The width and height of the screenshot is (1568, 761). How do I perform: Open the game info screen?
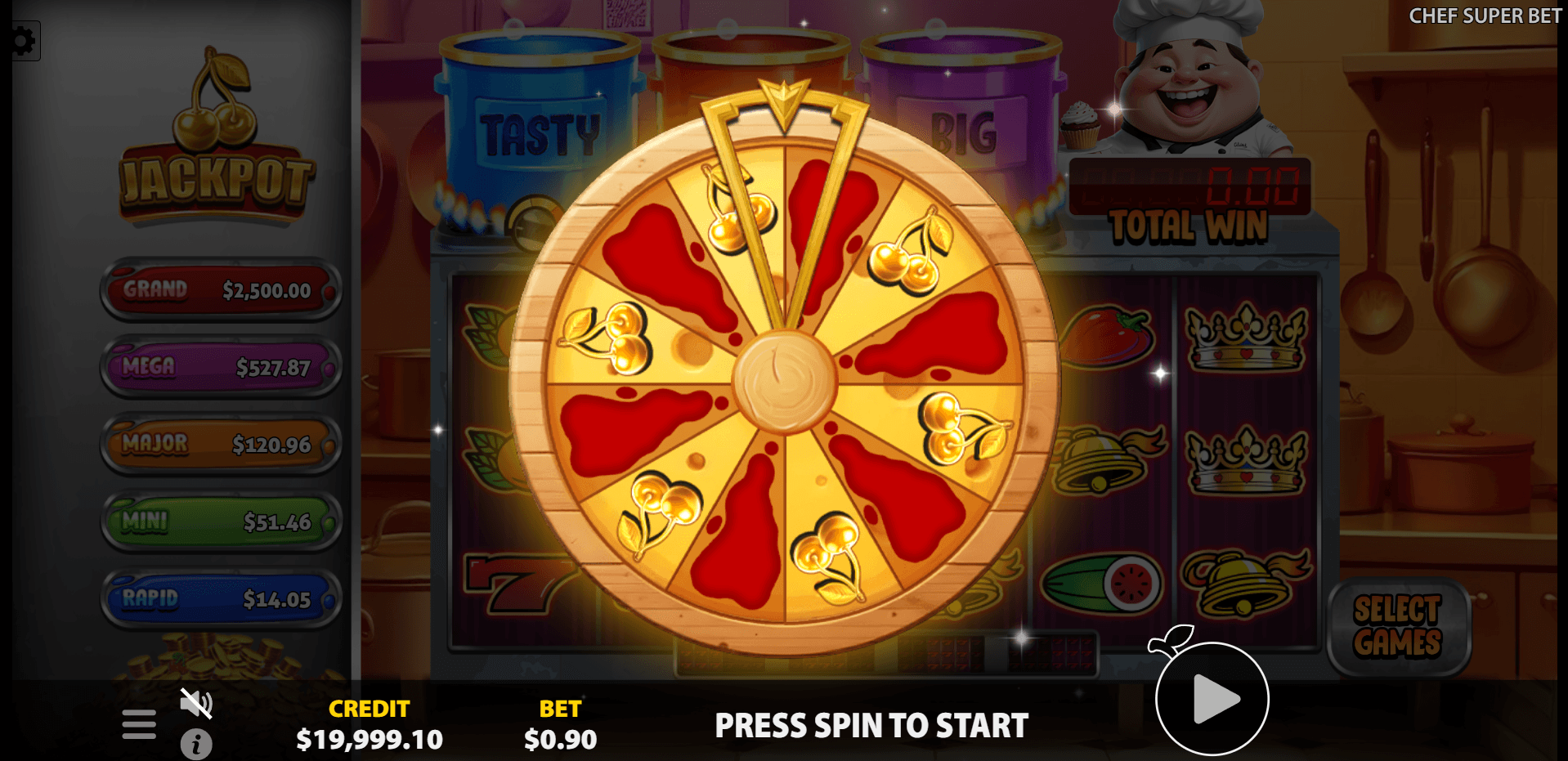tap(196, 744)
